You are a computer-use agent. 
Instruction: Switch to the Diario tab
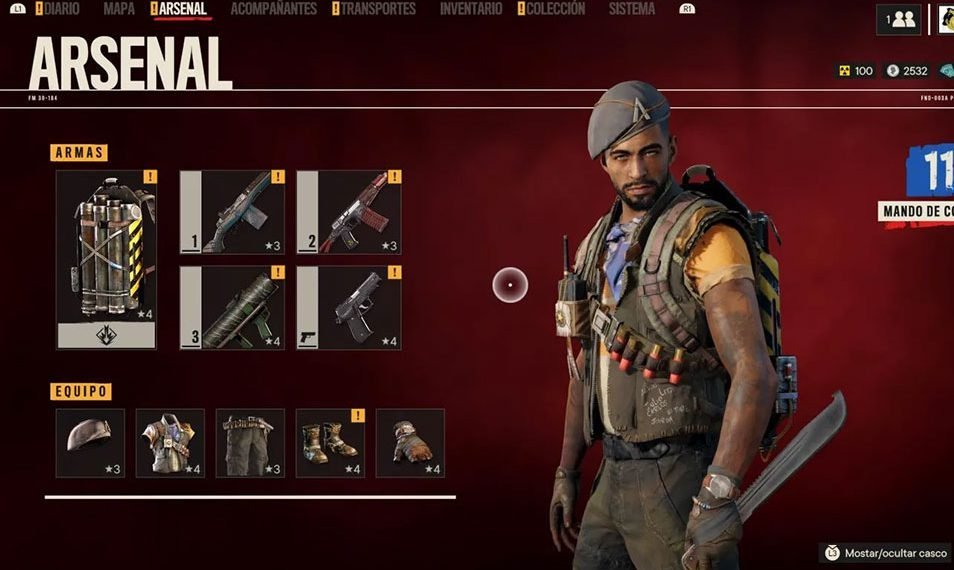(58, 9)
